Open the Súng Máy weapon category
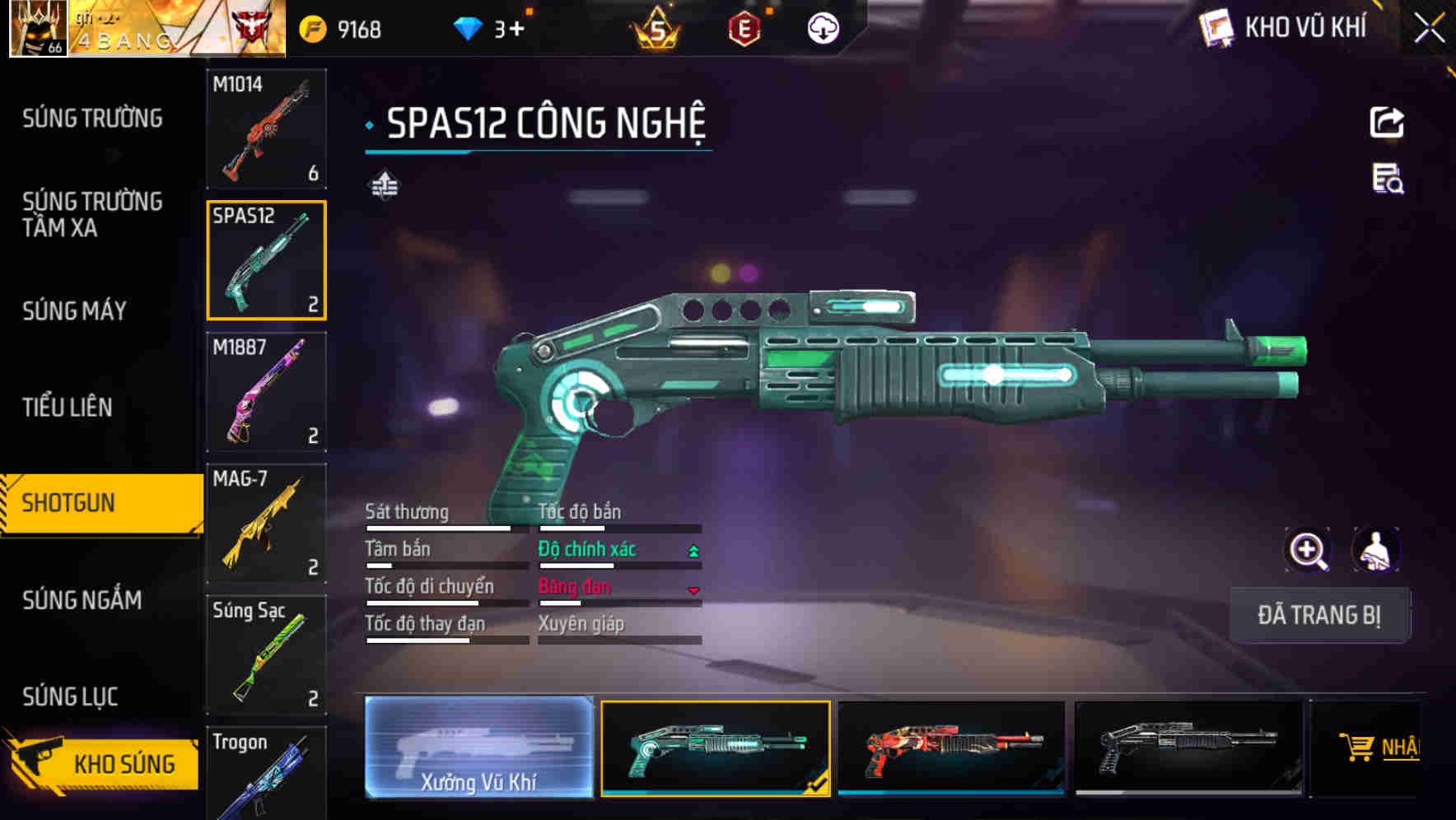Screen dimensions: 1456x820 [74, 311]
